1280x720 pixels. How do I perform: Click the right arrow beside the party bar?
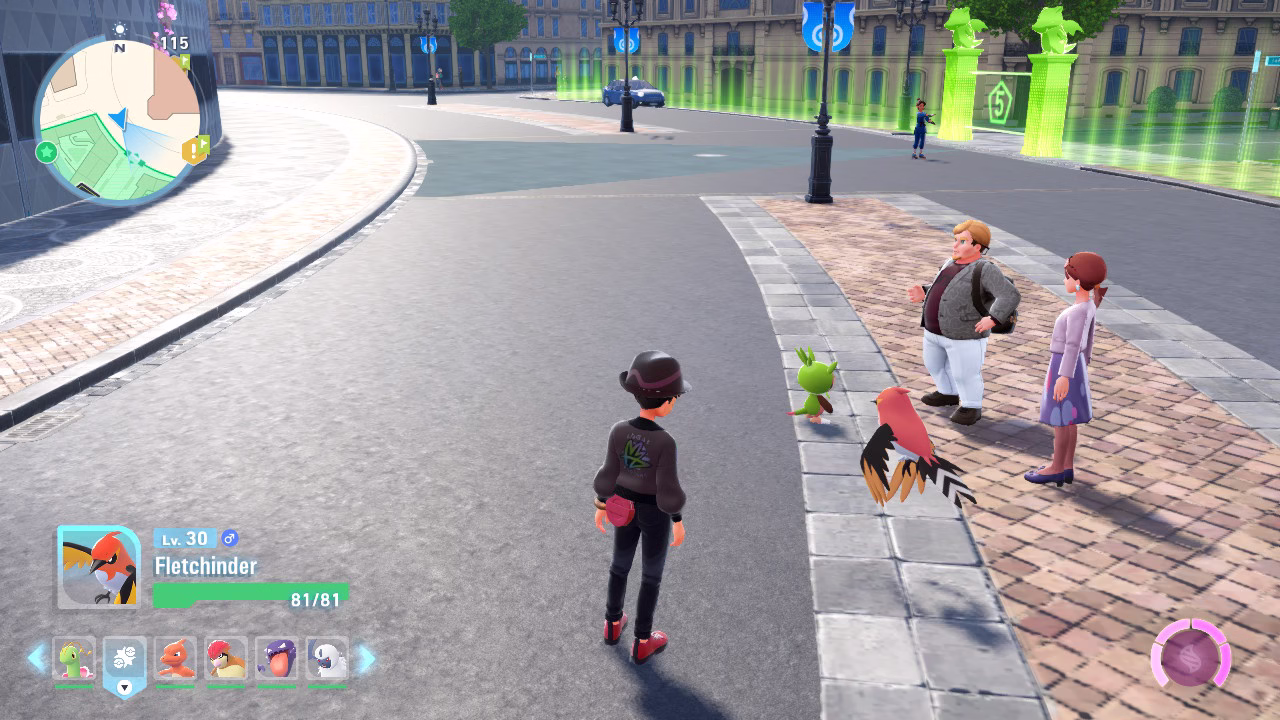click(x=366, y=658)
